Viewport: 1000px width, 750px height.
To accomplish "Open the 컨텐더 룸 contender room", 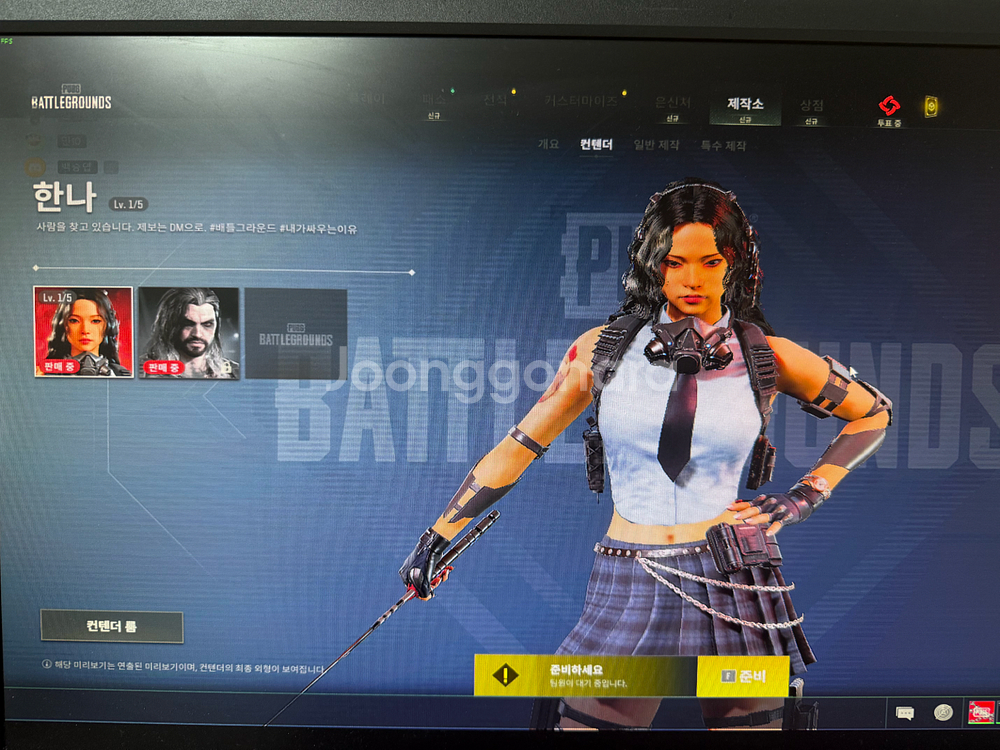I will 112,627.
